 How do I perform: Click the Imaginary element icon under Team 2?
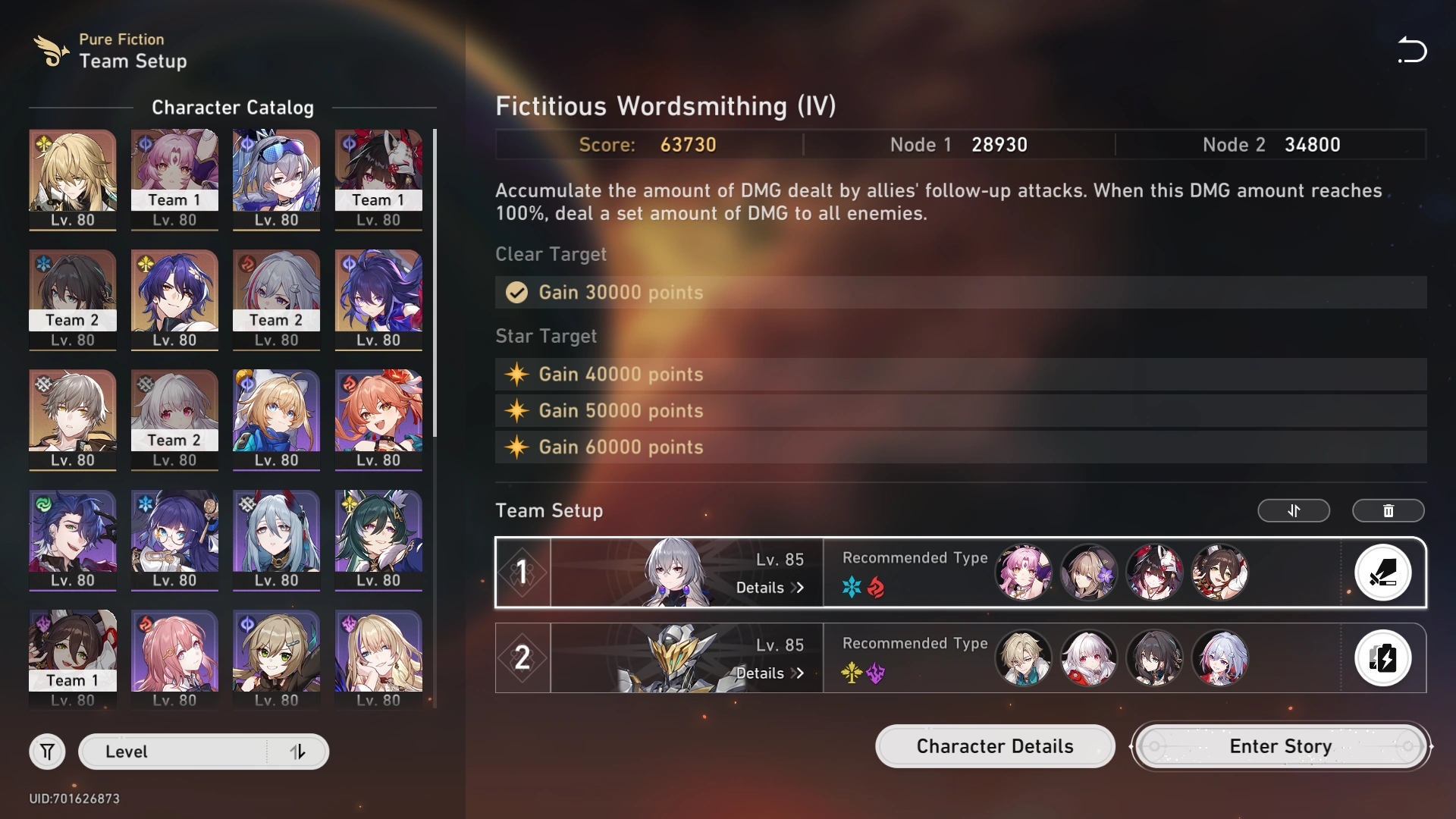pyautogui.click(x=852, y=673)
